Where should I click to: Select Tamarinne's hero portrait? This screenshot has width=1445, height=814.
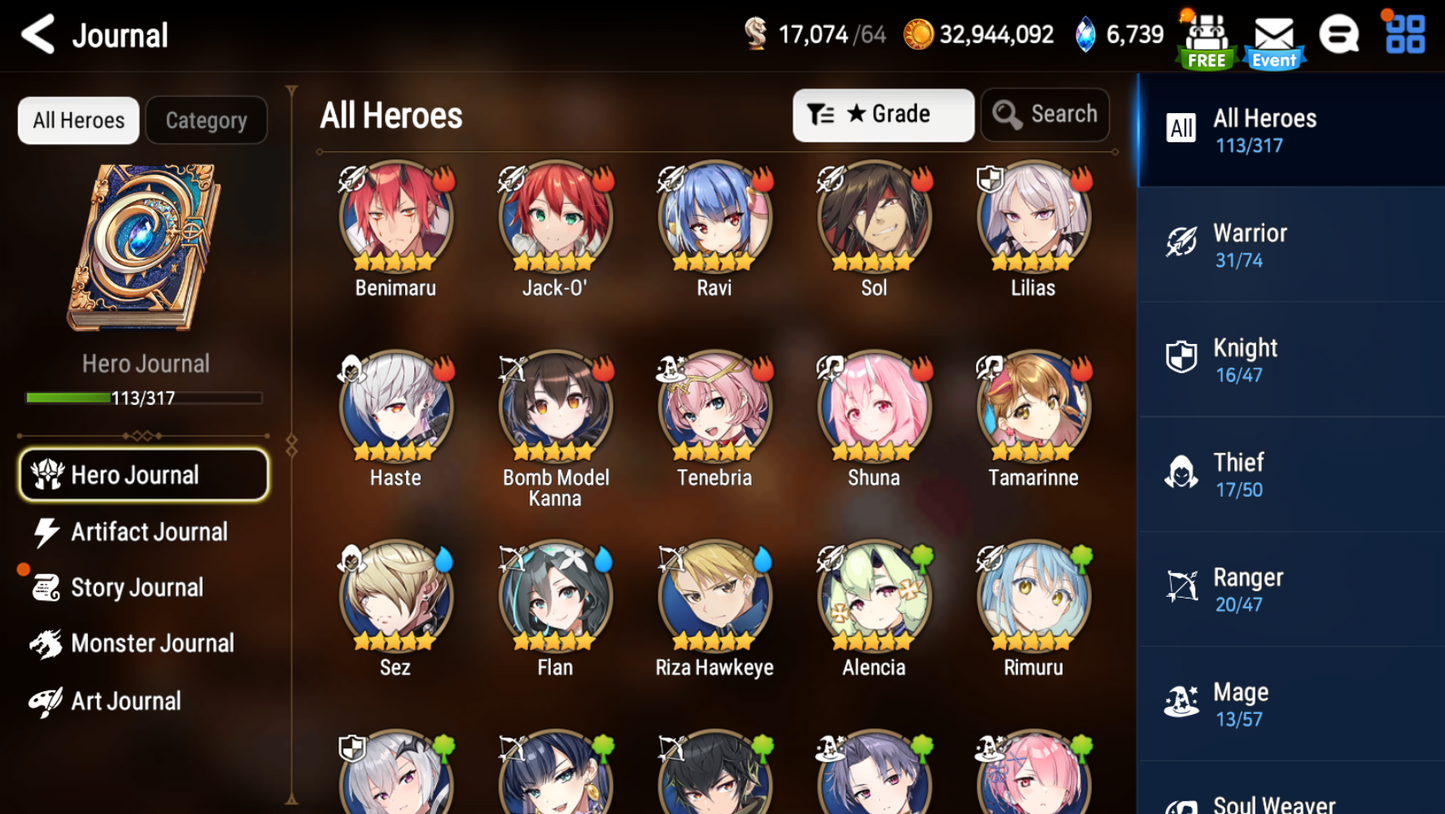(x=1033, y=407)
